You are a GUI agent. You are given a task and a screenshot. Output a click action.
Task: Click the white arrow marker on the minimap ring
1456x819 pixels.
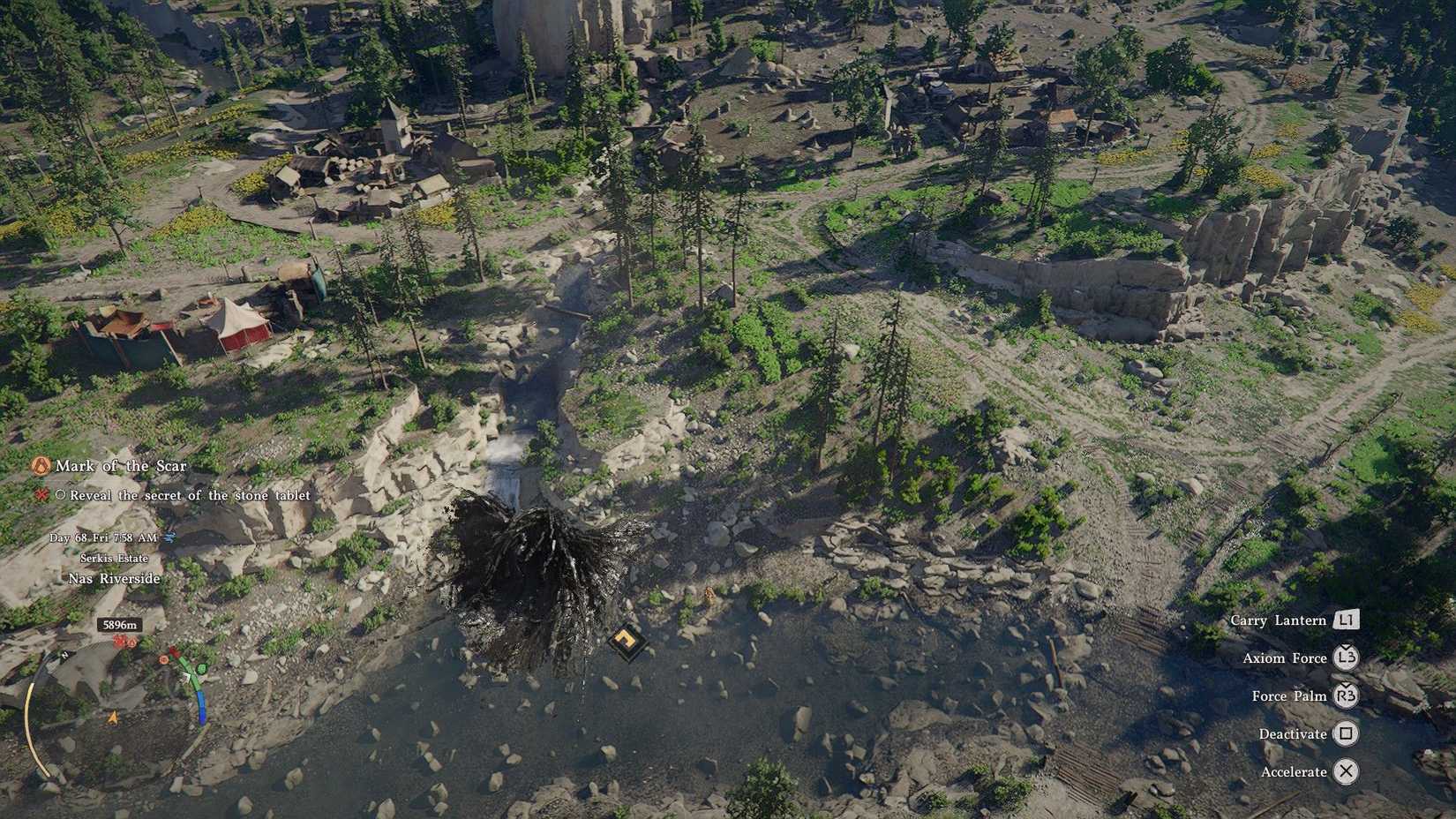187,677
